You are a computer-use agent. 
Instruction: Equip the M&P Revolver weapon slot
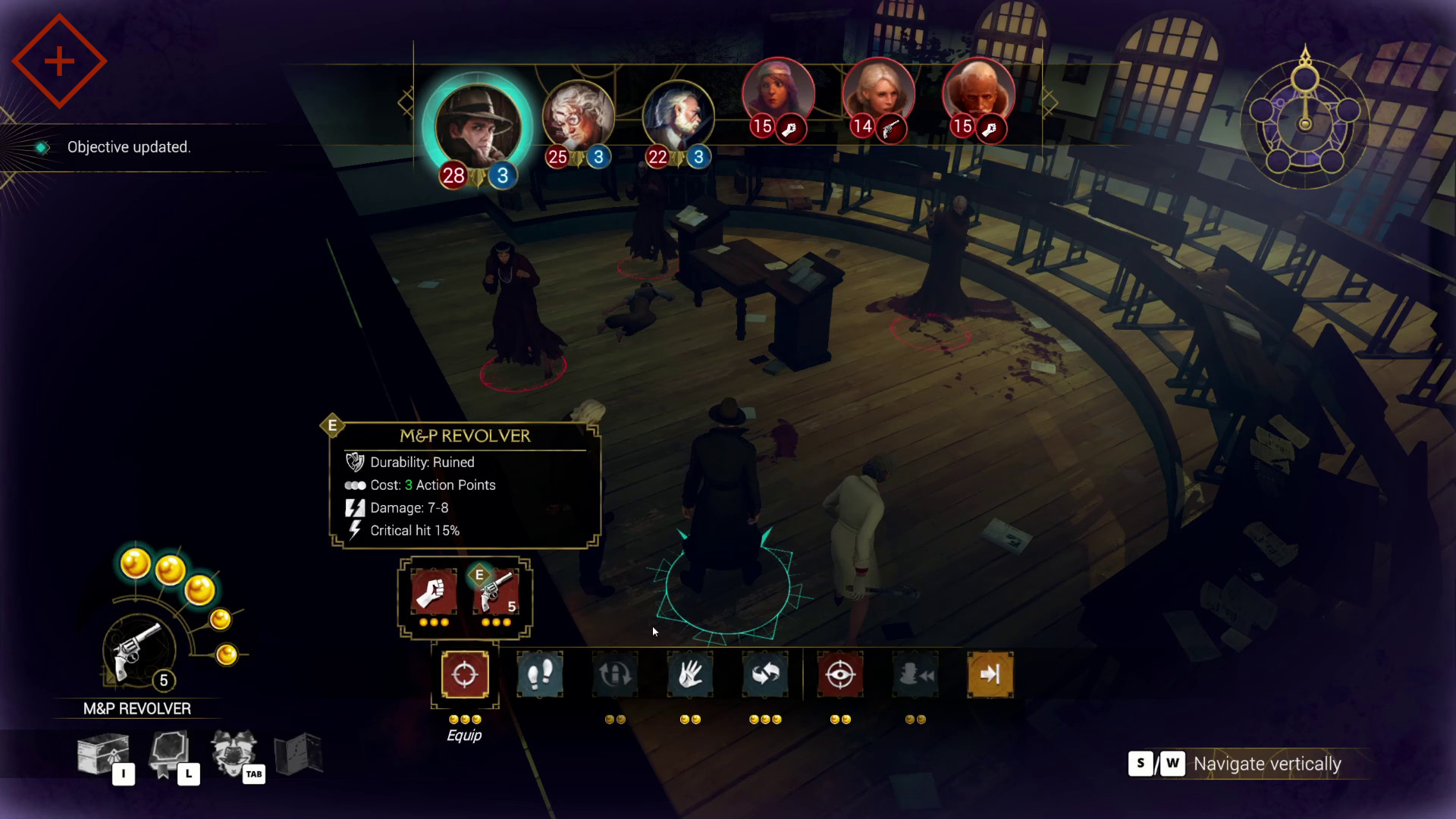496,592
